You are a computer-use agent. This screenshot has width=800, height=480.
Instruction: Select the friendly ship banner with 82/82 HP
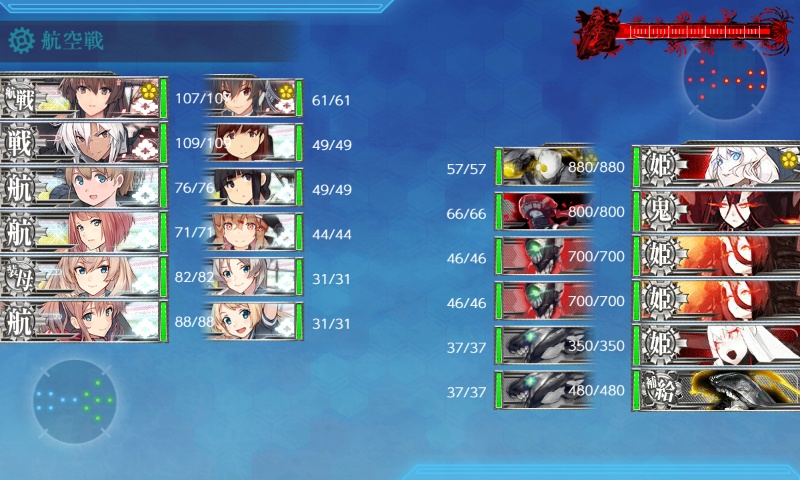pos(82,276)
